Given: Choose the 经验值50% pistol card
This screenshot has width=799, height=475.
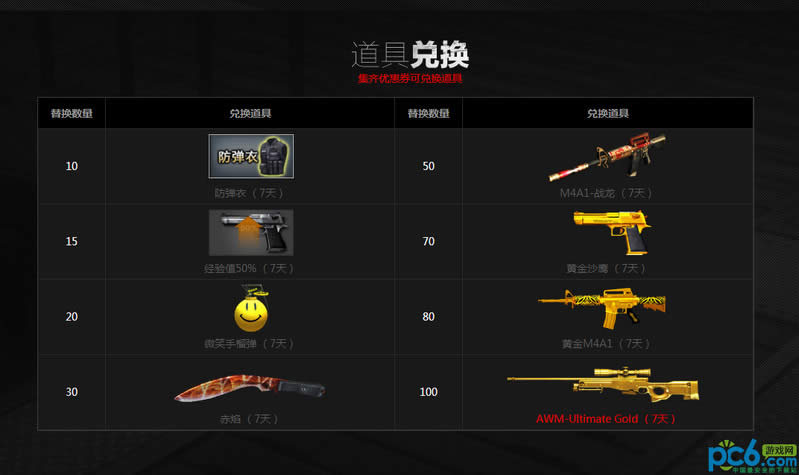Looking at the screenshot, I should (250, 233).
